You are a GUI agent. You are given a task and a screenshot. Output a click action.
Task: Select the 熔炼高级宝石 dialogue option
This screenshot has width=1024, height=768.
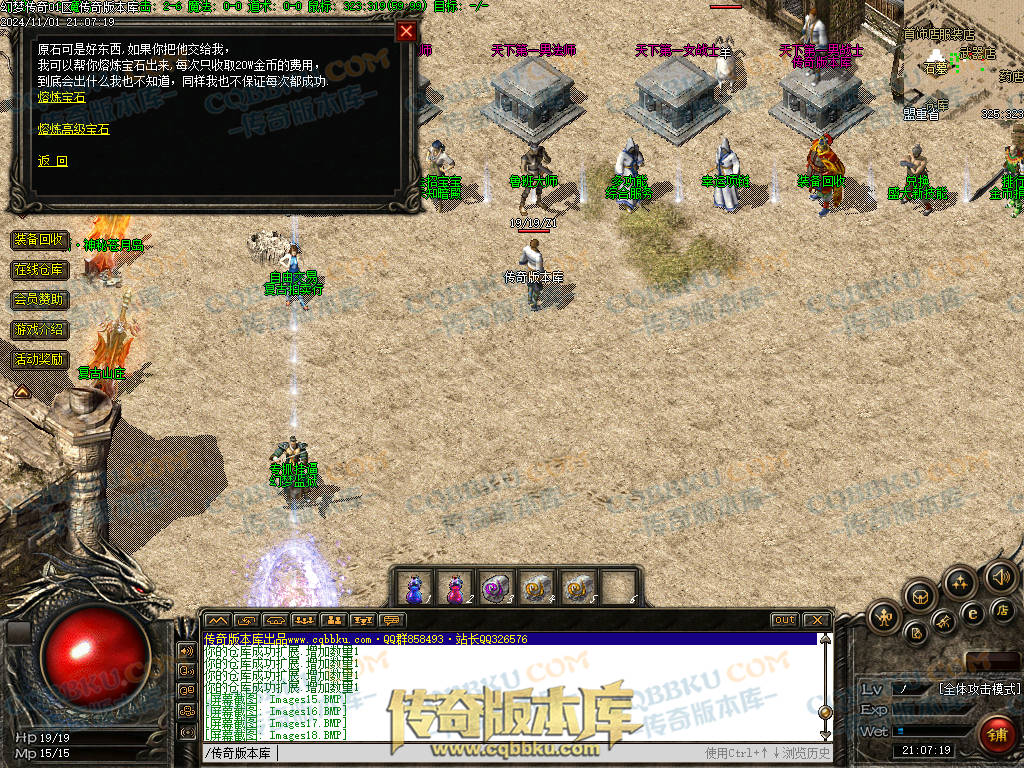point(73,129)
